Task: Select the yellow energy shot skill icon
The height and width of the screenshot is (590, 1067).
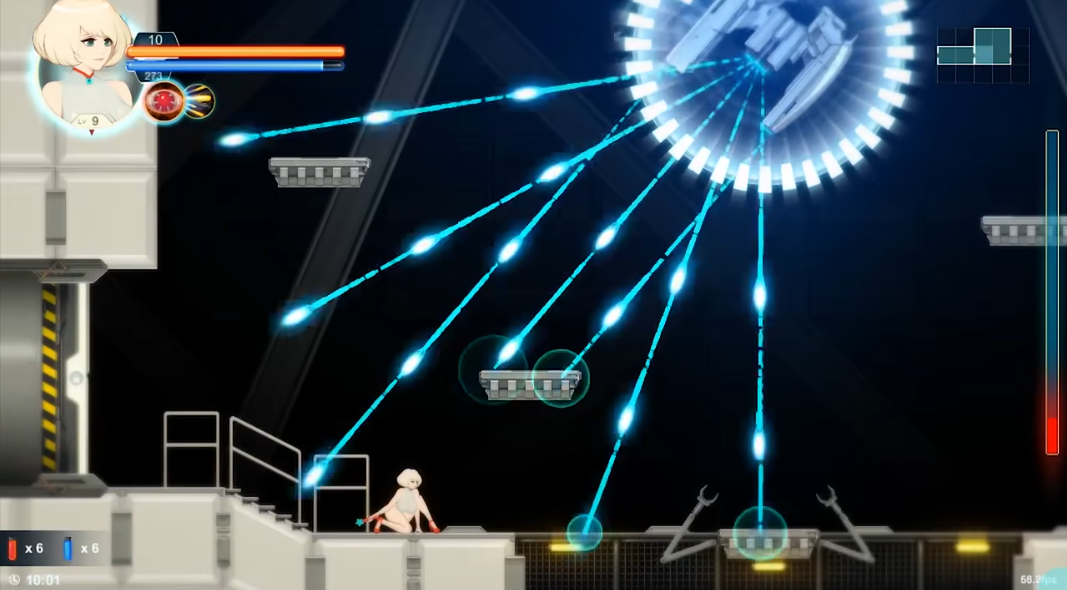Action: (x=198, y=102)
